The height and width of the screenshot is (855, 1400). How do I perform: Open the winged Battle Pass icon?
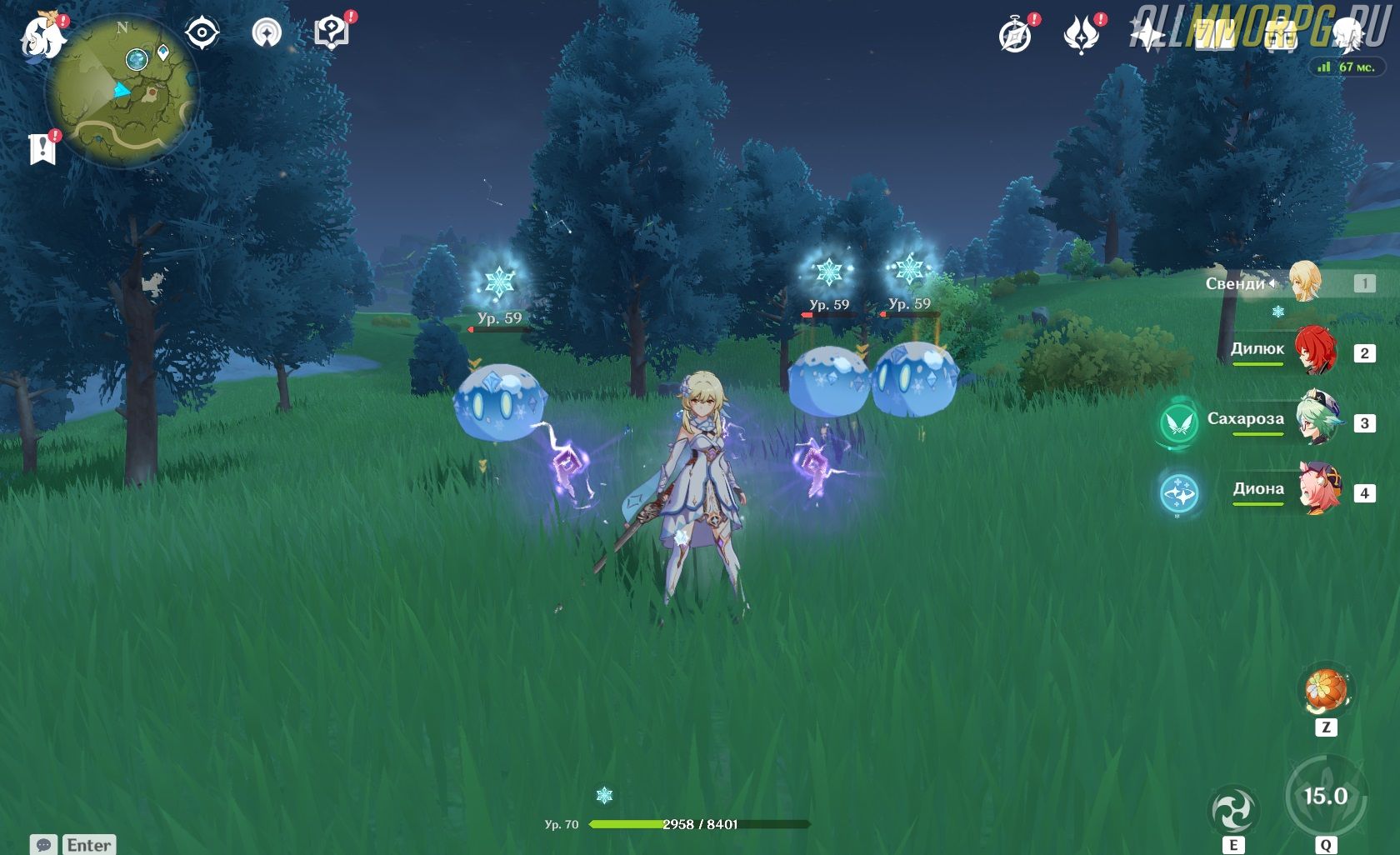pyautogui.click(x=1081, y=36)
